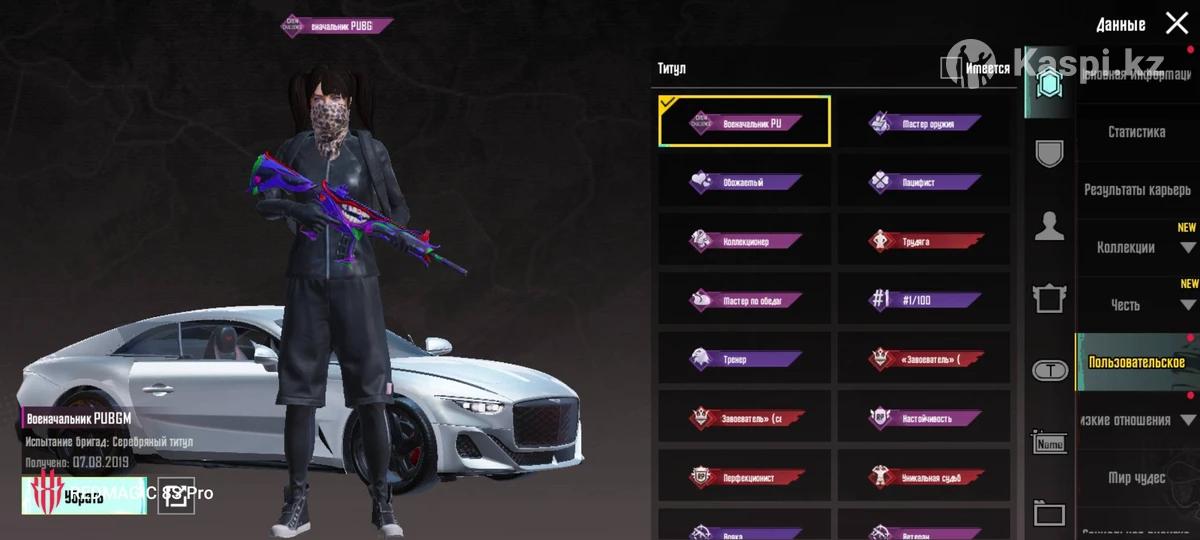1200x540 pixels.
Task: Click the Убрать button to remove title
Action: [x=84, y=496]
